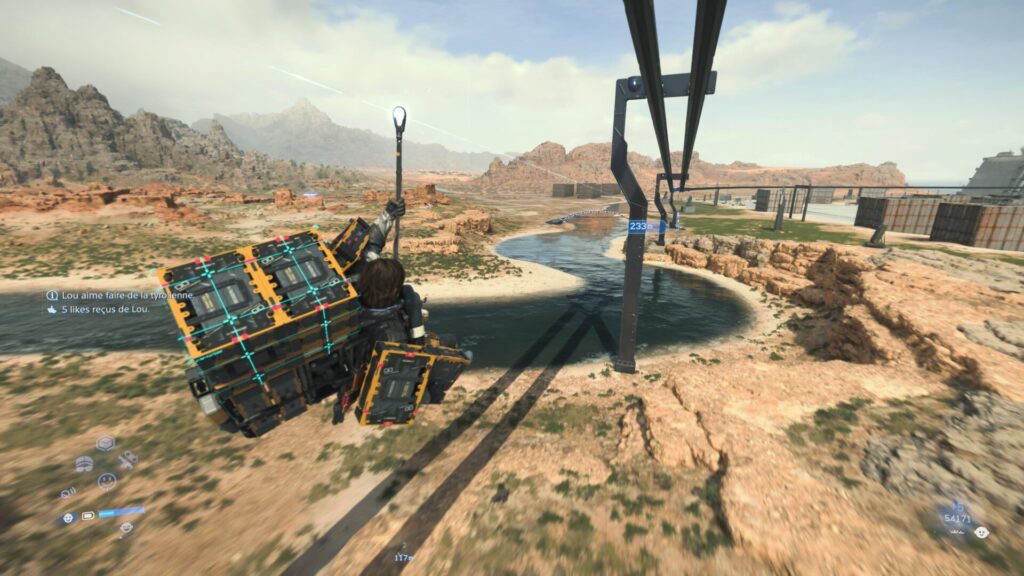Select the battery icon beside the blue bar
The width and height of the screenshot is (1024, 576).
tap(88, 516)
